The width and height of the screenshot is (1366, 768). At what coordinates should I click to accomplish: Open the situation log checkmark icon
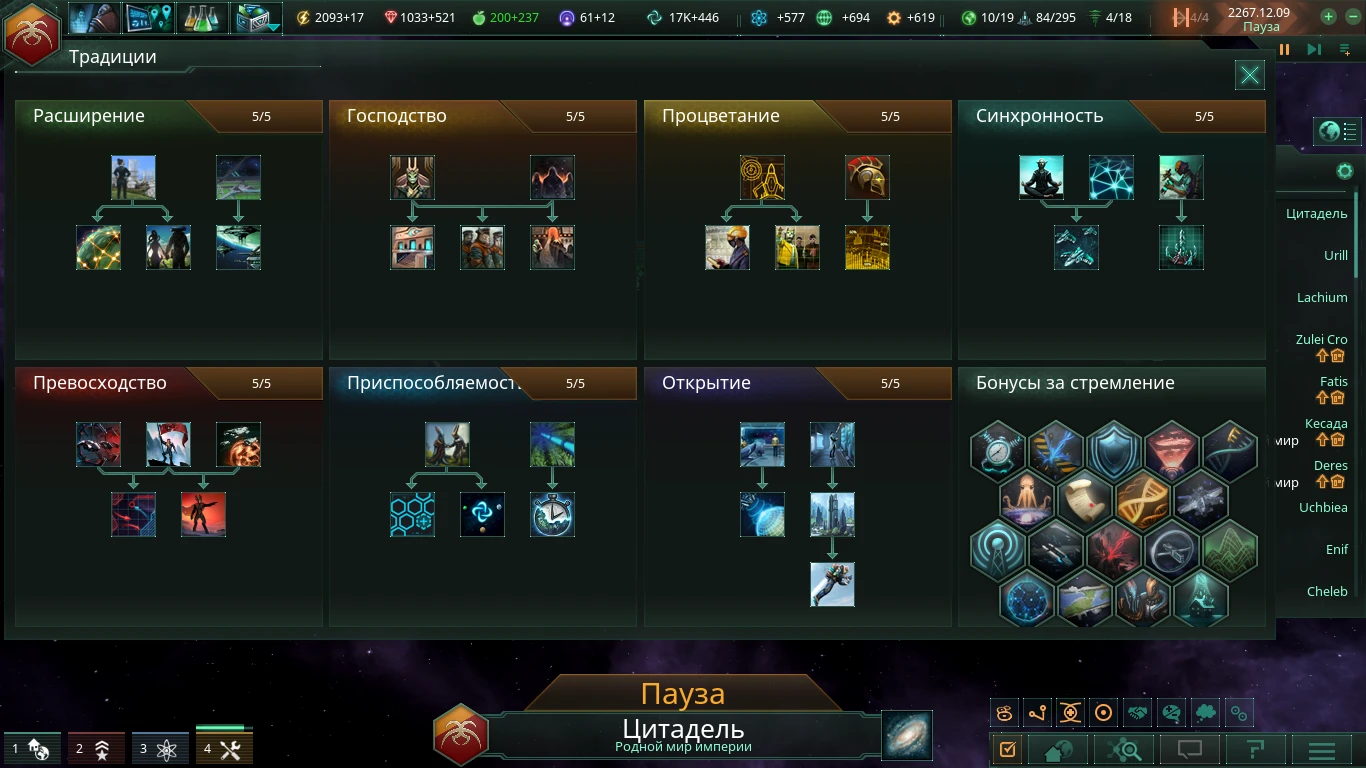click(x=1007, y=748)
